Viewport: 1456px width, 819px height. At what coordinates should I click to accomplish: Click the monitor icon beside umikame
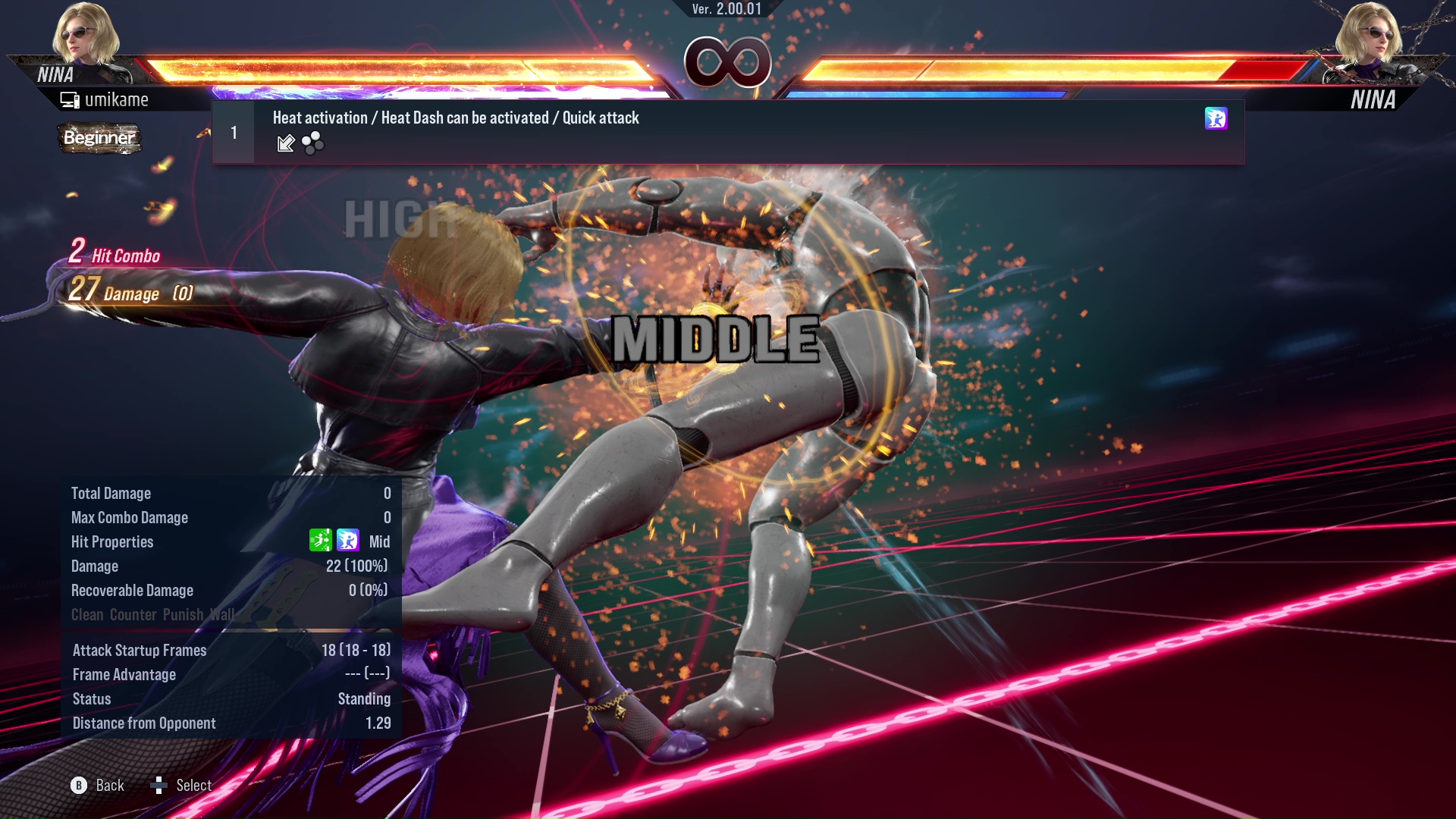[x=70, y=99]
